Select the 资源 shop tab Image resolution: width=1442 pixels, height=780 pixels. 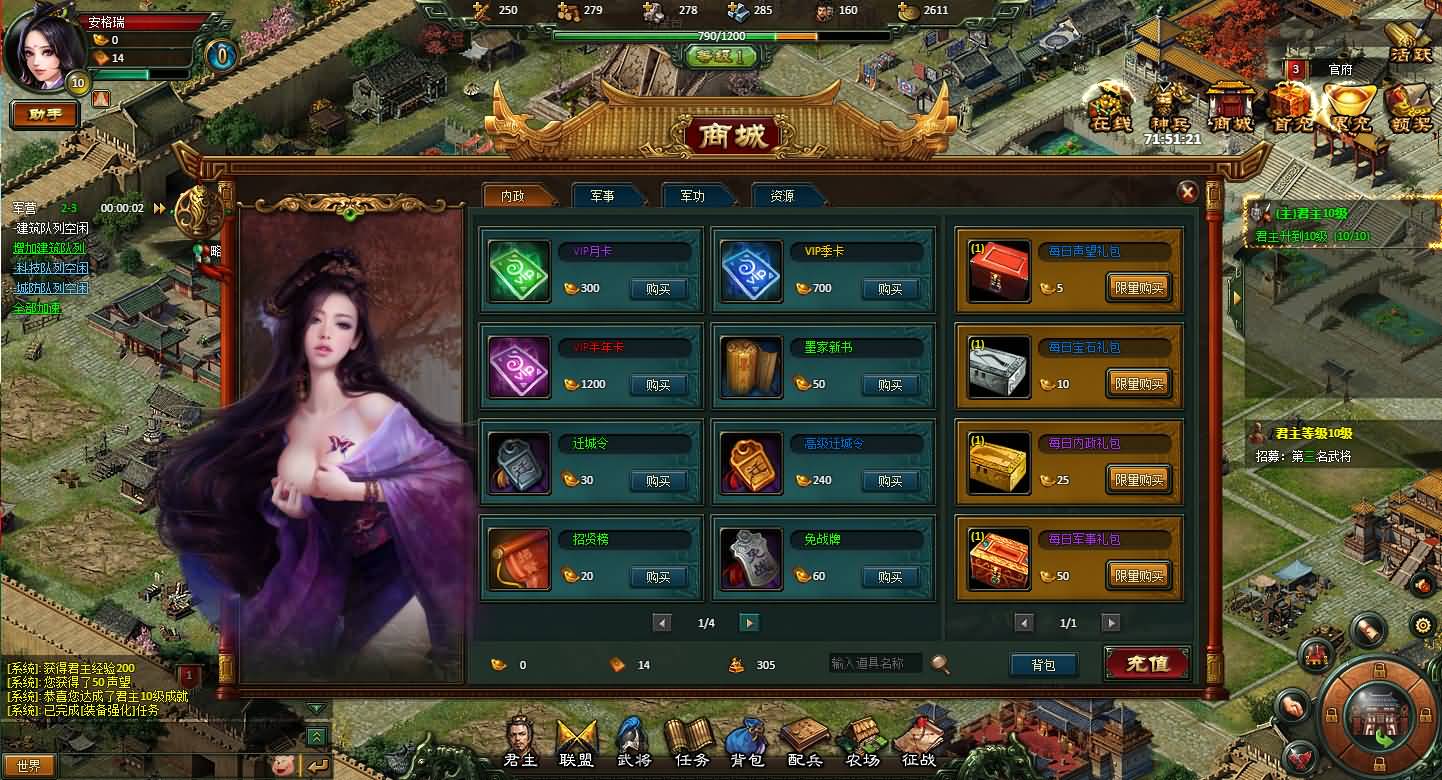click(782, 196)
